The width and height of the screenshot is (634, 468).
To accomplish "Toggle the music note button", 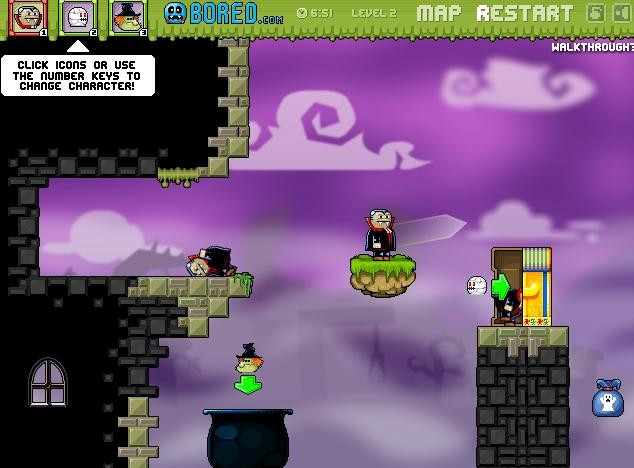I will click(x=596, y=13).
